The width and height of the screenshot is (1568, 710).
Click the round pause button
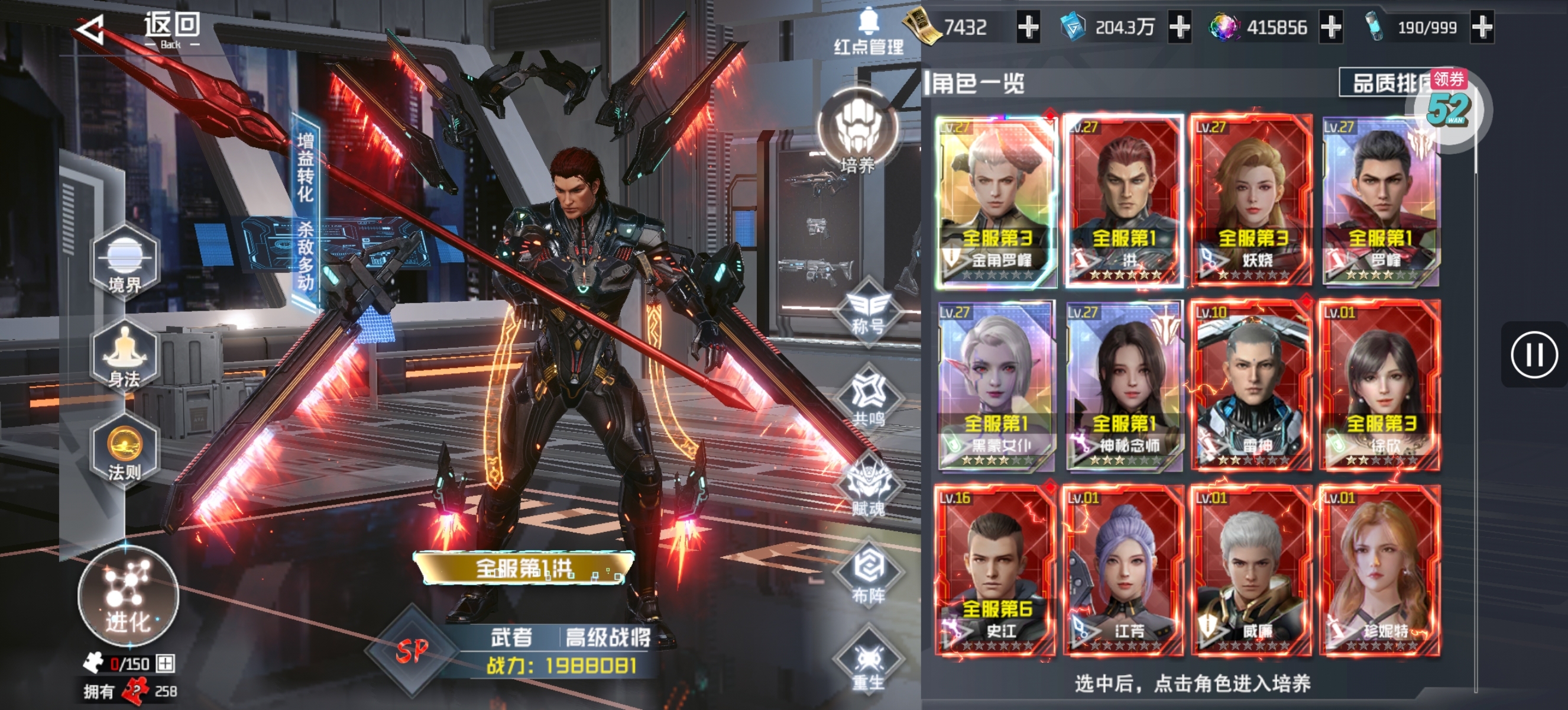click(1533, 355)
